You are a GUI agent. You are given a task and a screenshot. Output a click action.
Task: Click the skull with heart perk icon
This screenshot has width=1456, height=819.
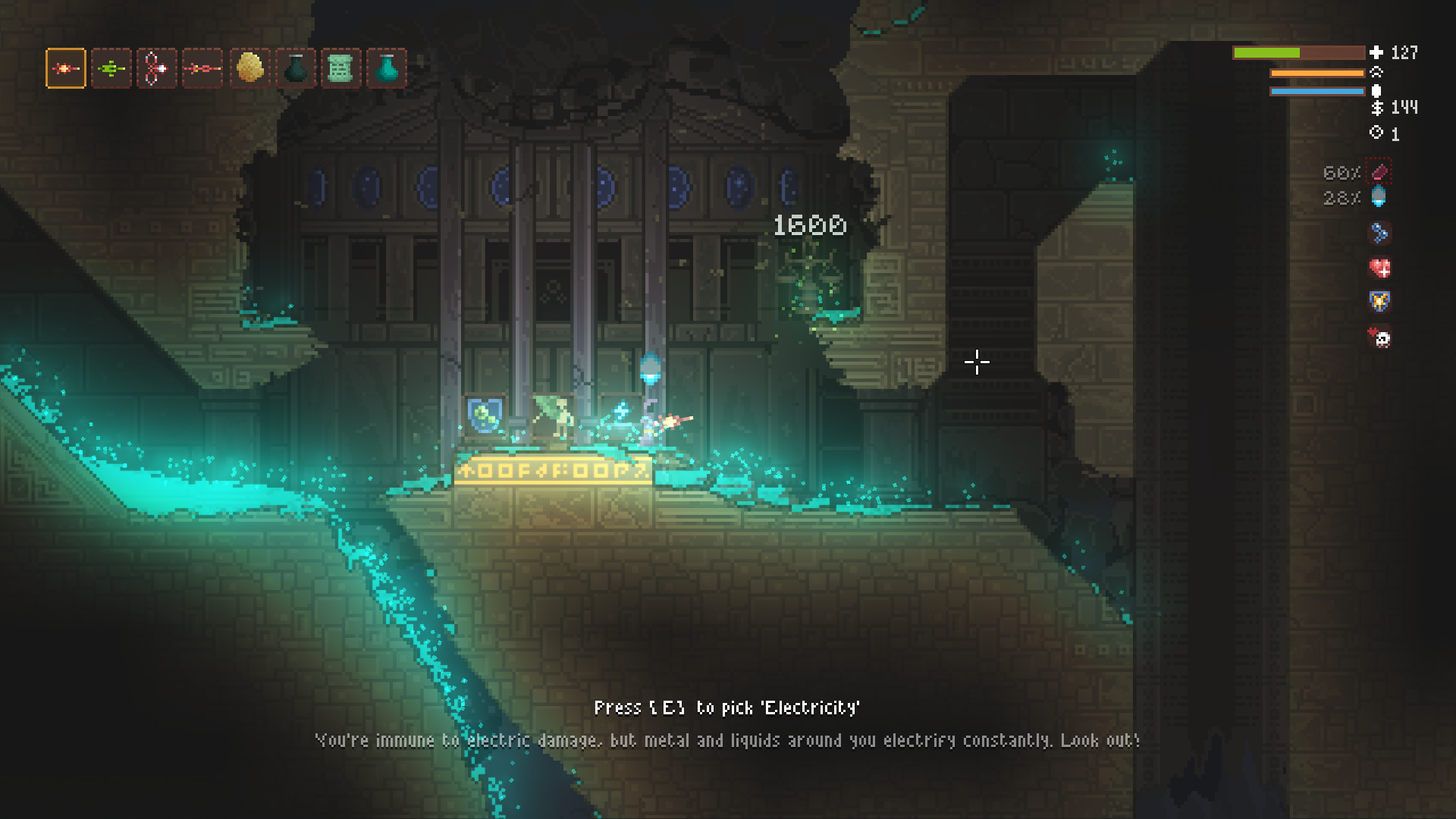pyautogui.click(x=1379, y=337)
